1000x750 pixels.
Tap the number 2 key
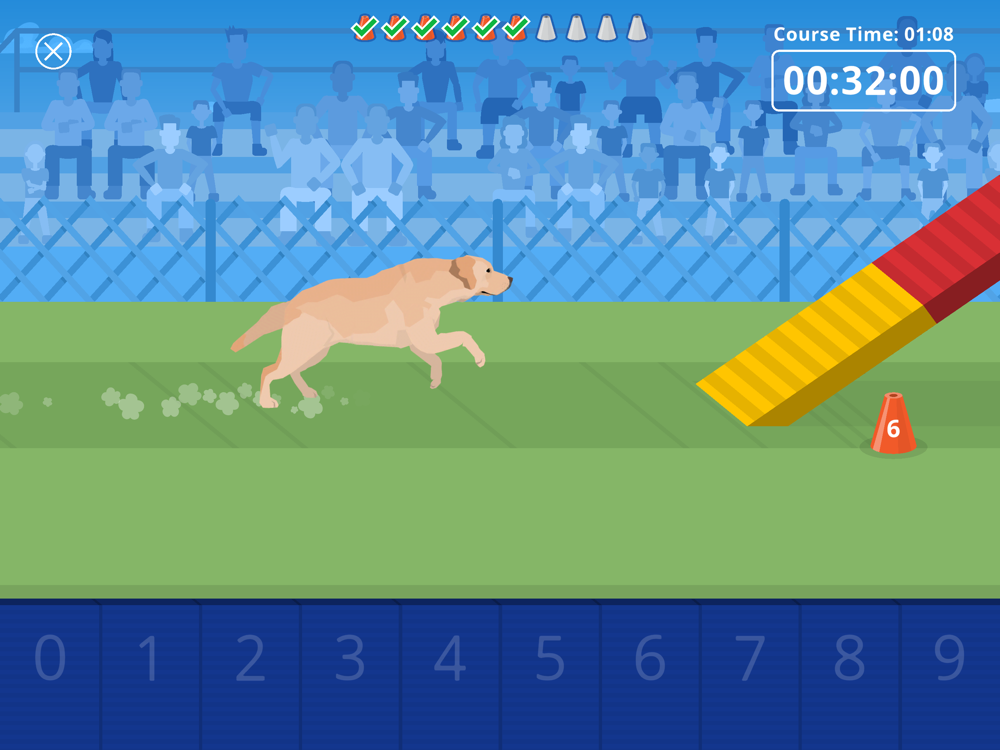(250, 660)
